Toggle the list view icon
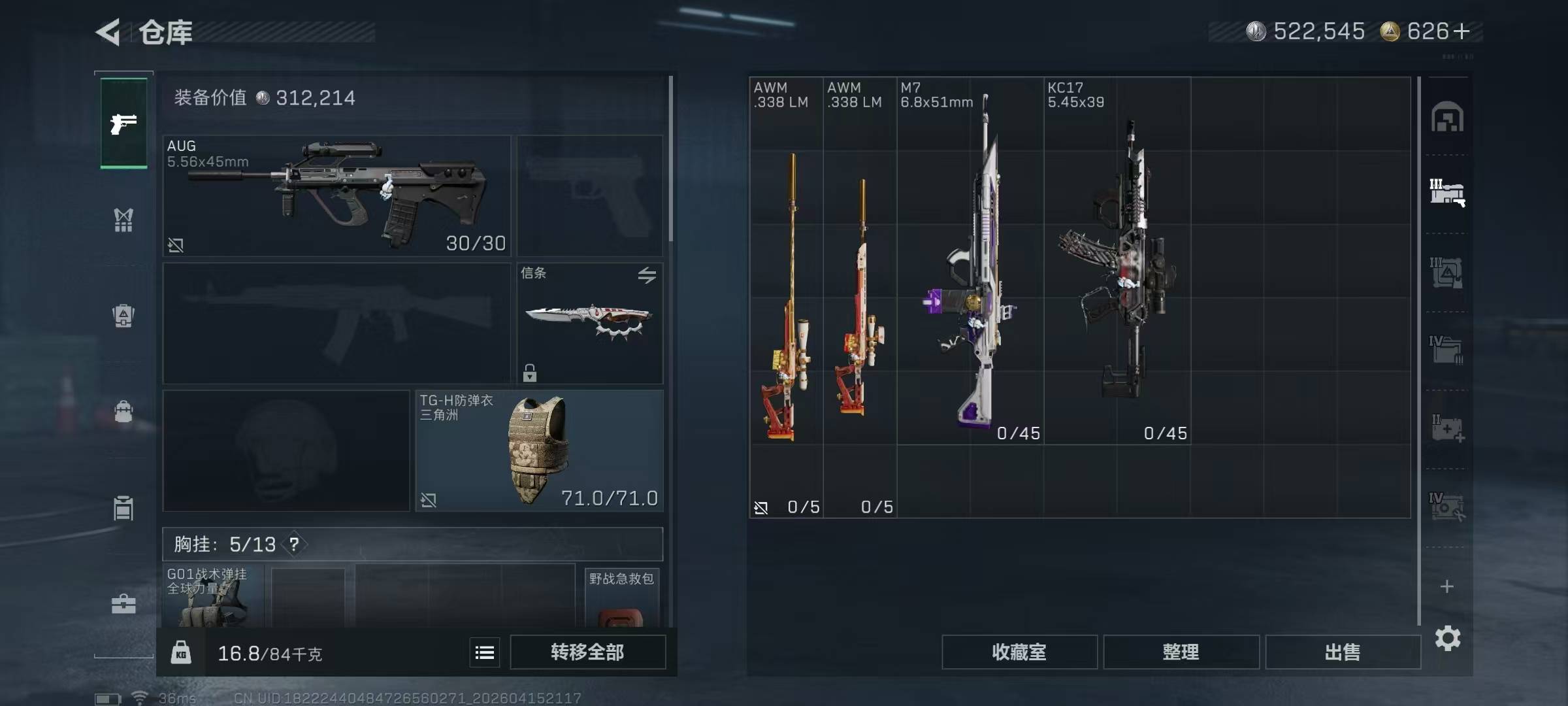Image resolution: width=1568 pixels, height=706 pixels. tap(485, 652)
